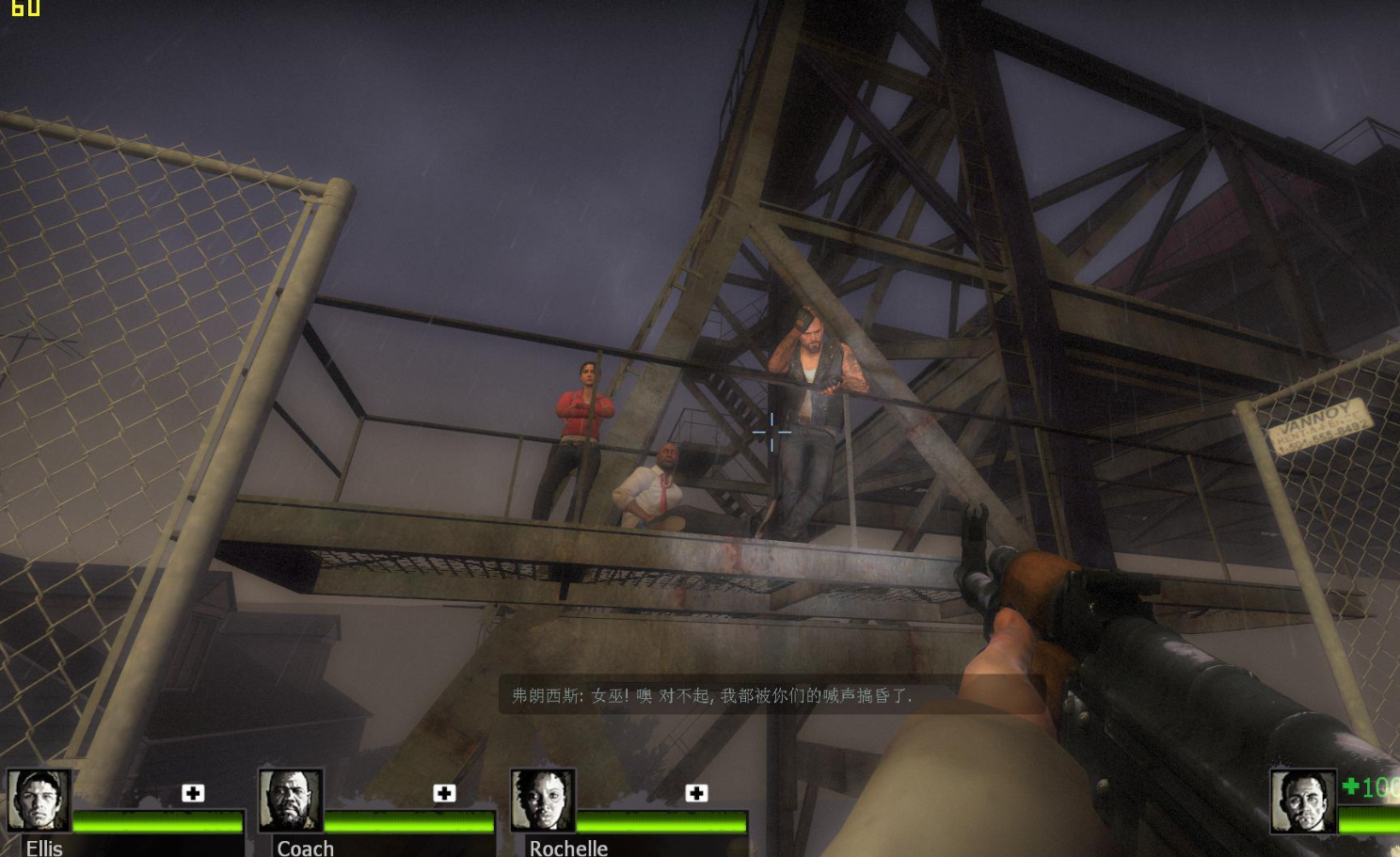Select Ellis's teammate portrait
This screenshot has height=857, width=1400.
(x=39, y=801)
